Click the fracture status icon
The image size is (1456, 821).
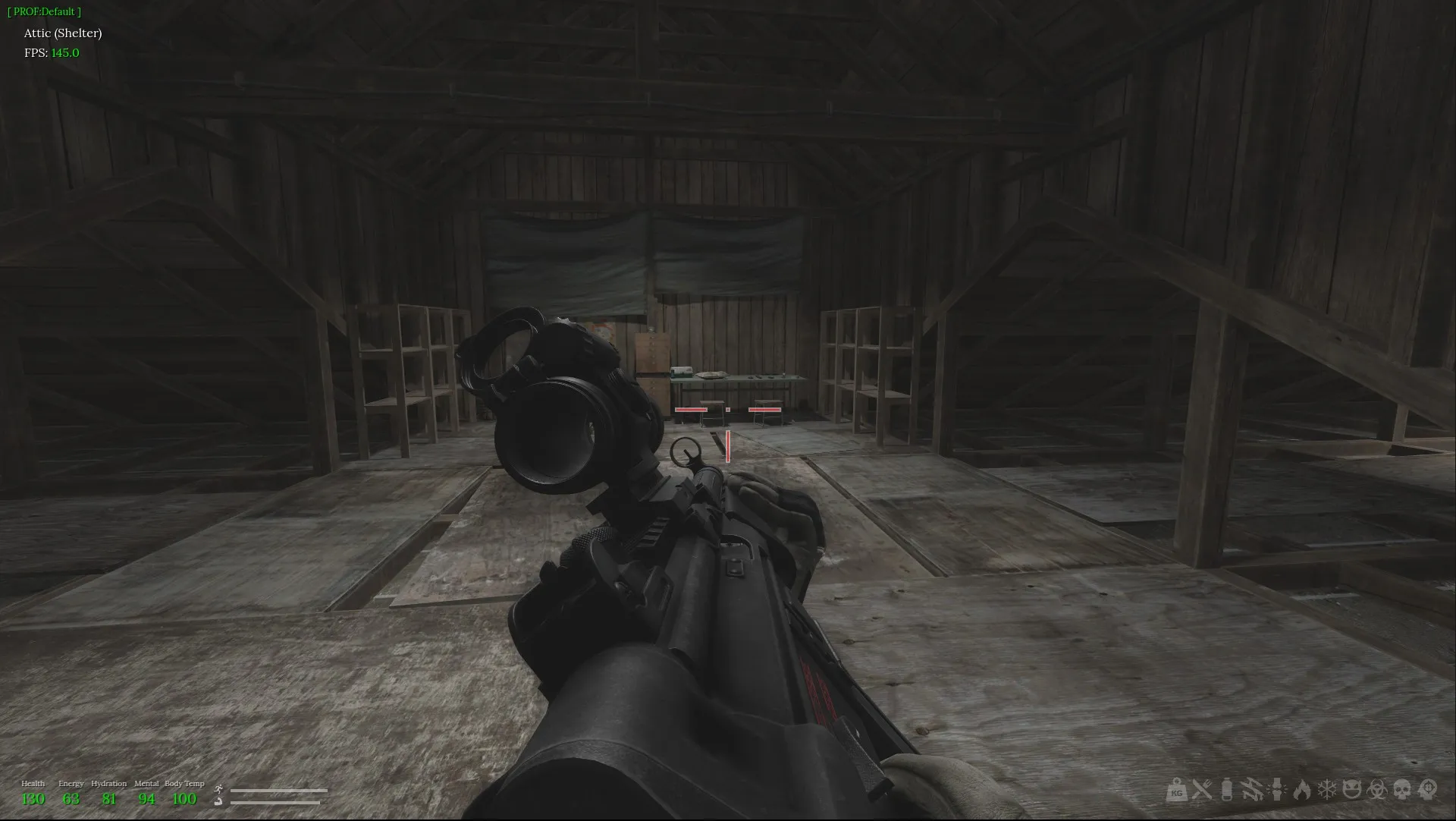point(1253,792)
